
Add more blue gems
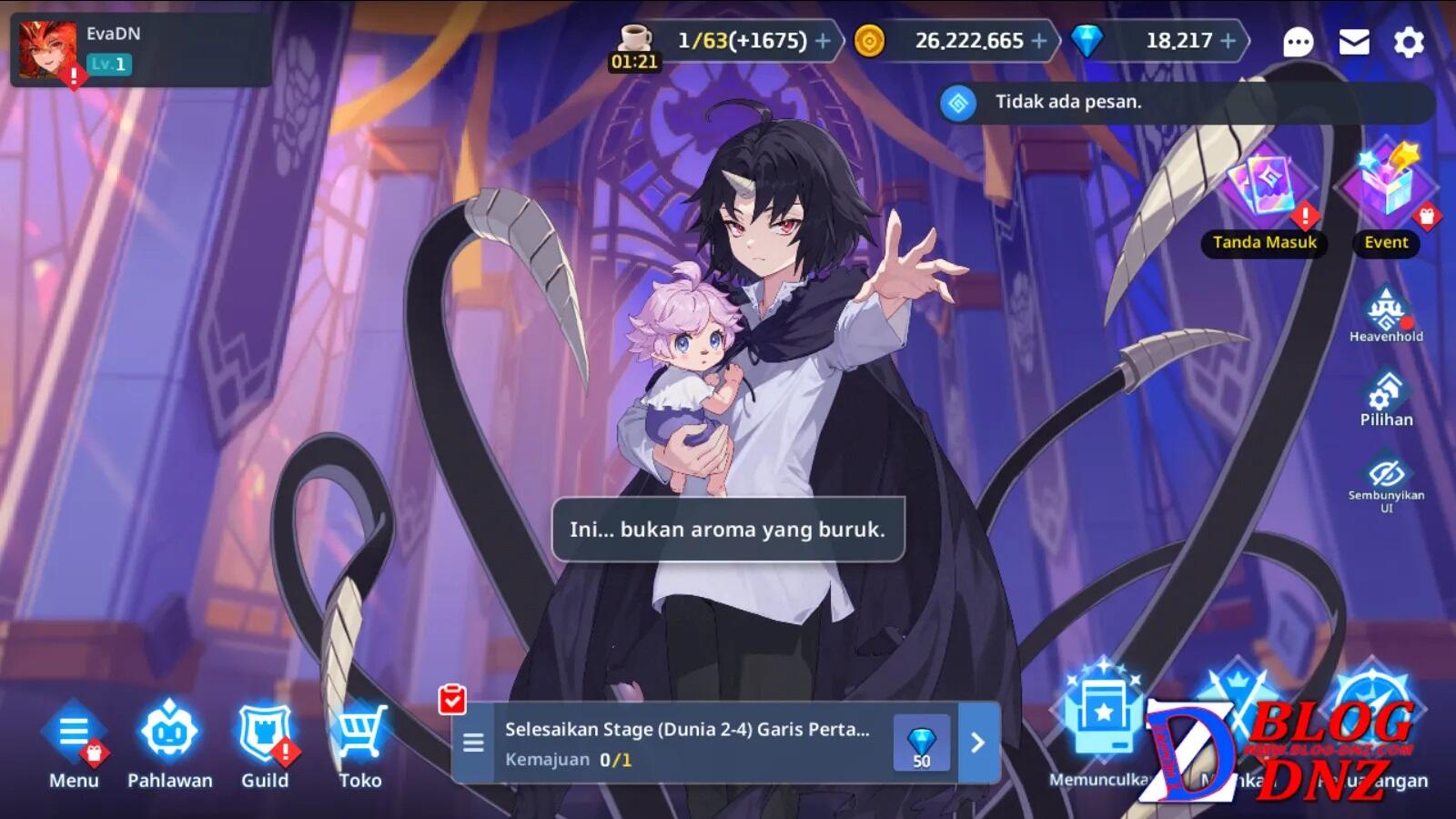click(1228, 41)
